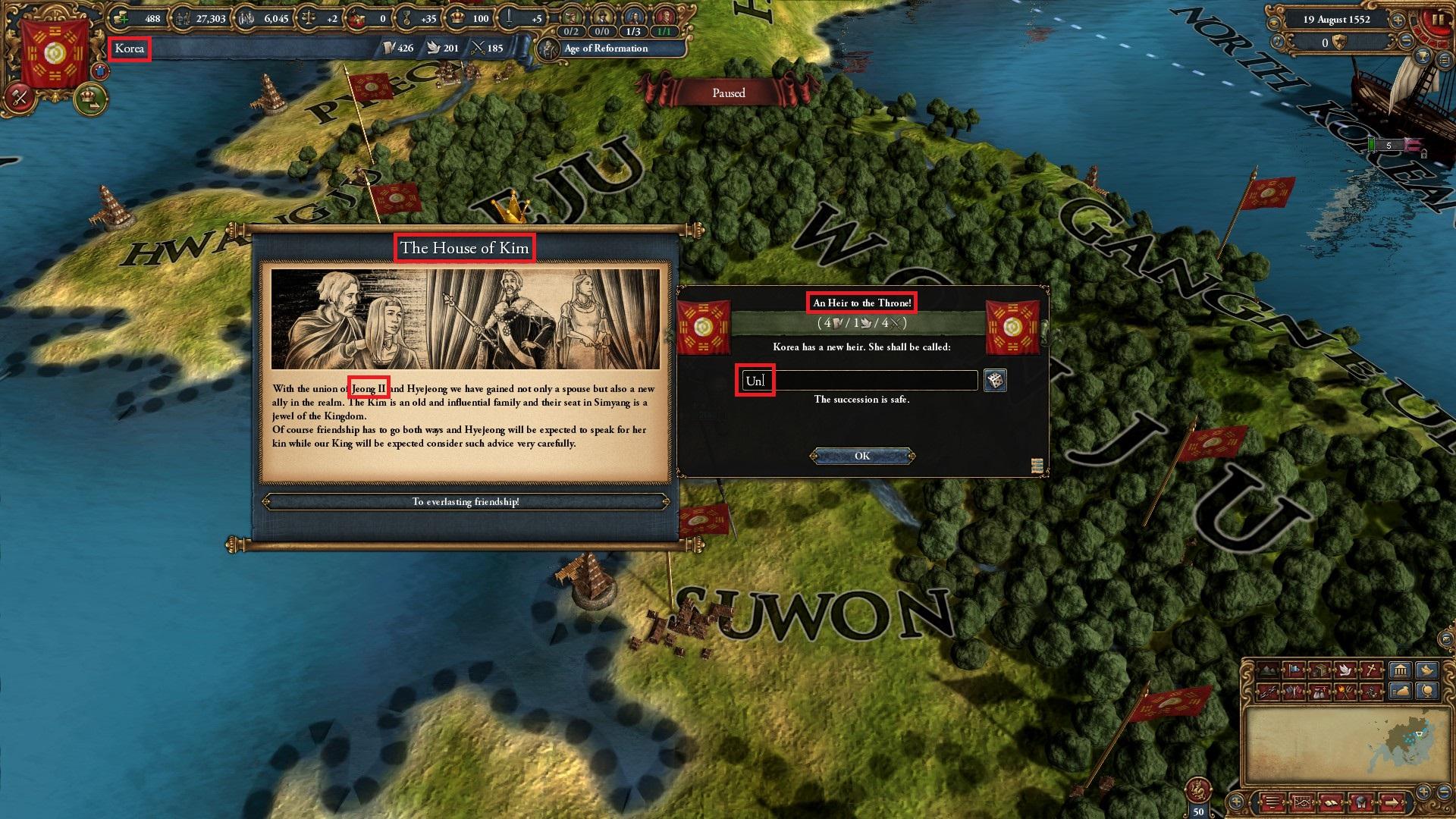This screenshot has width=1456, height=819.
Task: Open the message log list icon top right
Action: click(1445, 59)
